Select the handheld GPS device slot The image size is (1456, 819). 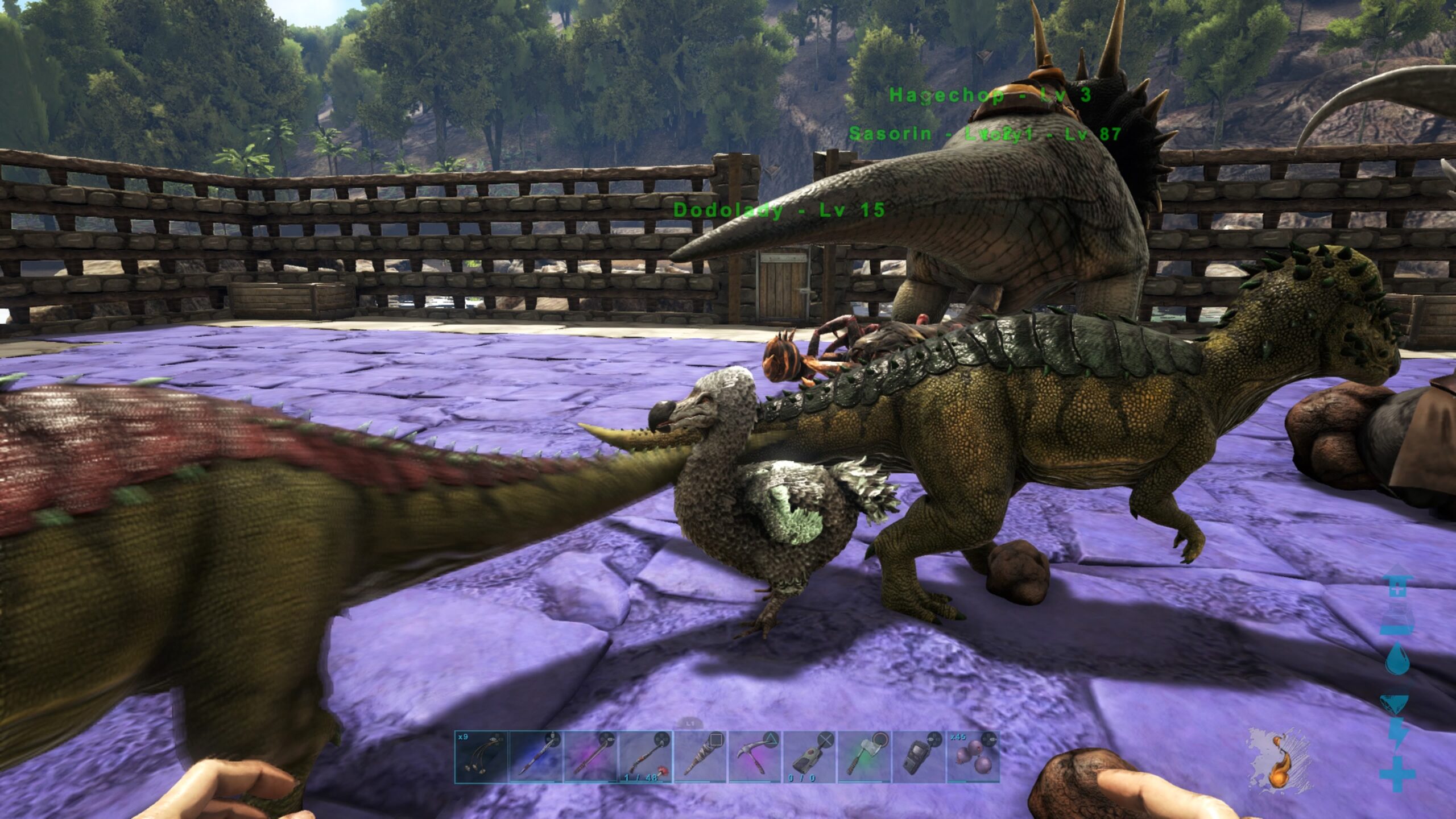point(918,757)
